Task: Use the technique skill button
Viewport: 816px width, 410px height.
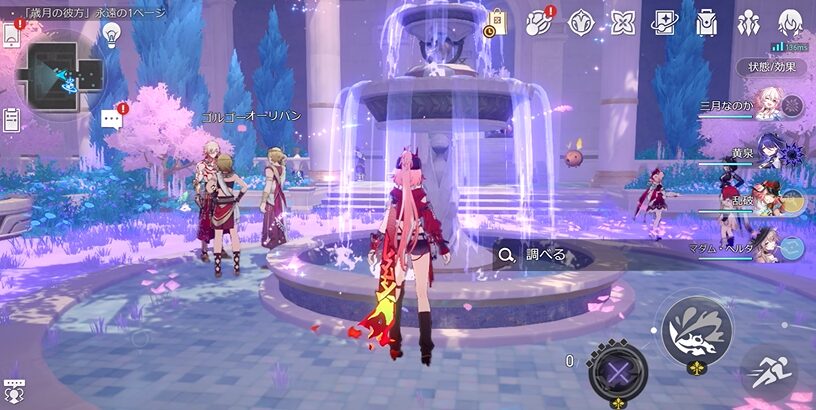Action: tap(617, 372)
